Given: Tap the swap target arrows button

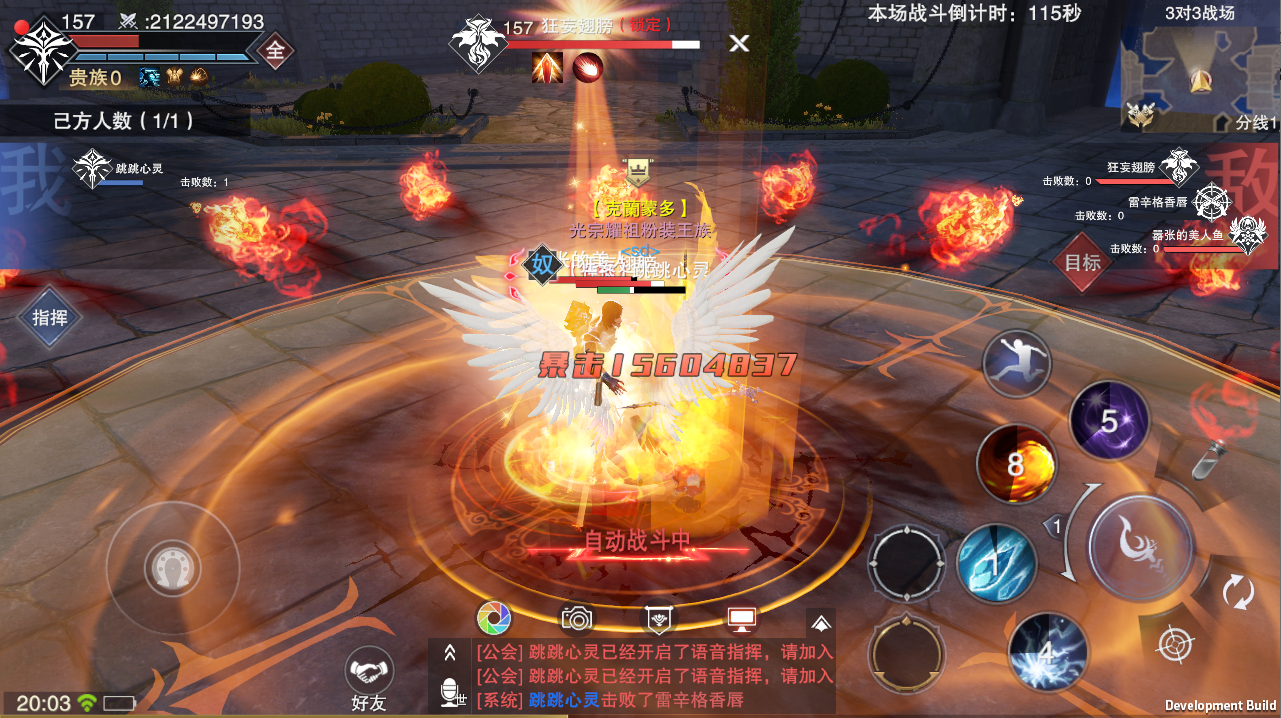Looking at the screenshot, I should click(x=1238, y=592).
